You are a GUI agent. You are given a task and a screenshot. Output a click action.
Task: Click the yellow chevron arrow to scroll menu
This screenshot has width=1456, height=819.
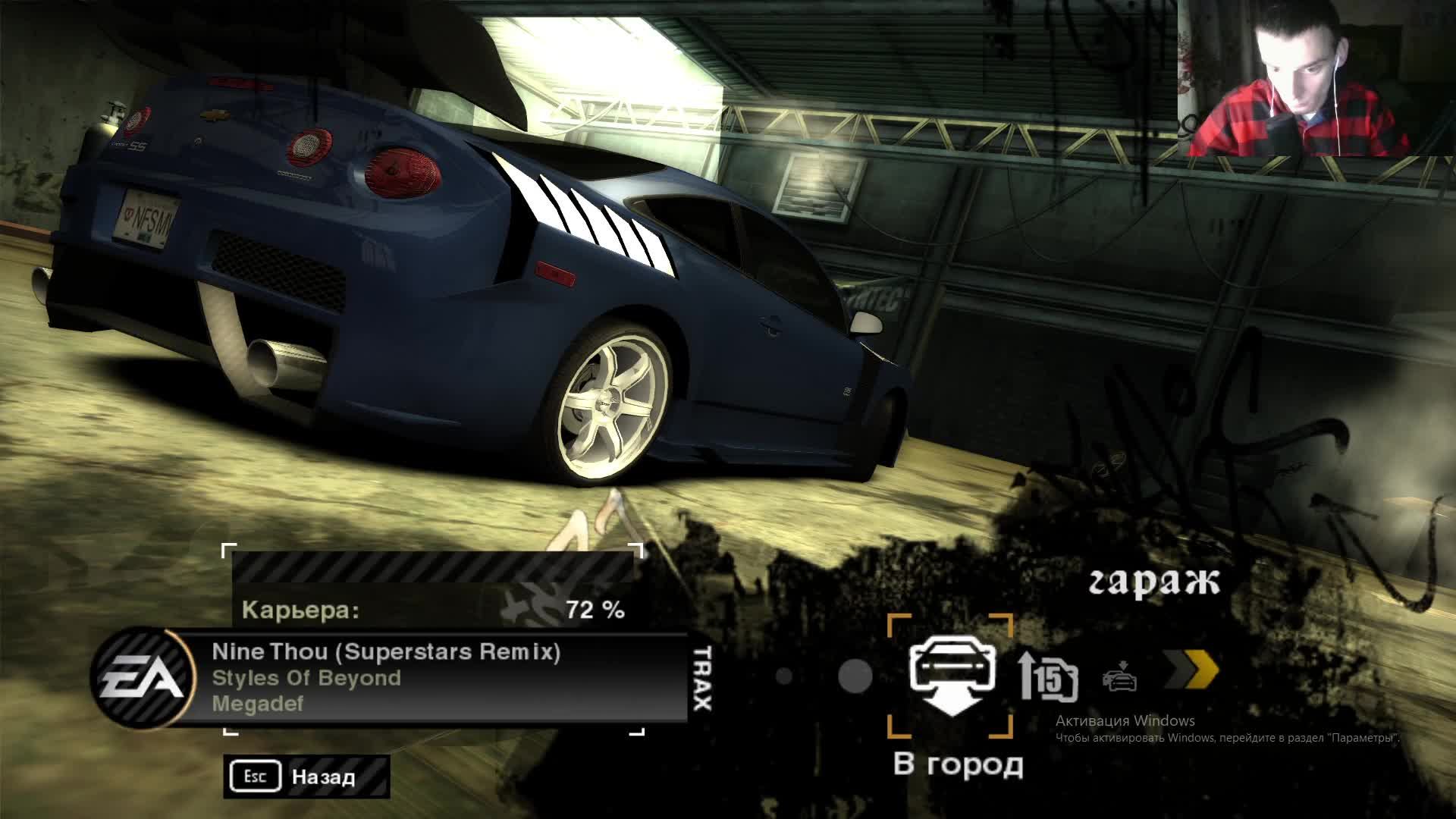pos(1191,672)
